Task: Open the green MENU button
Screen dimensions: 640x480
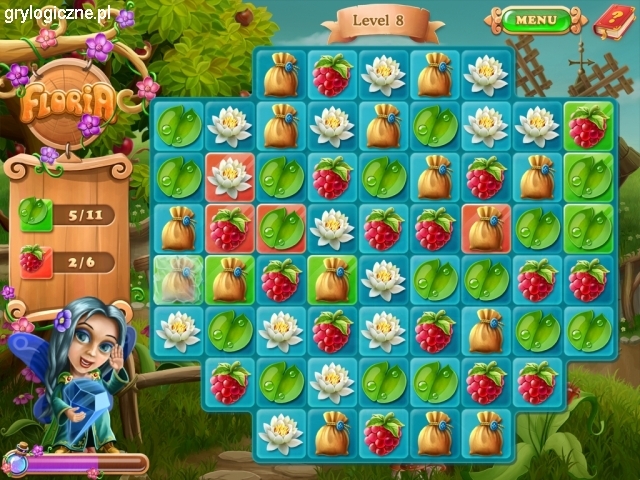Action: tap(536, 19)
